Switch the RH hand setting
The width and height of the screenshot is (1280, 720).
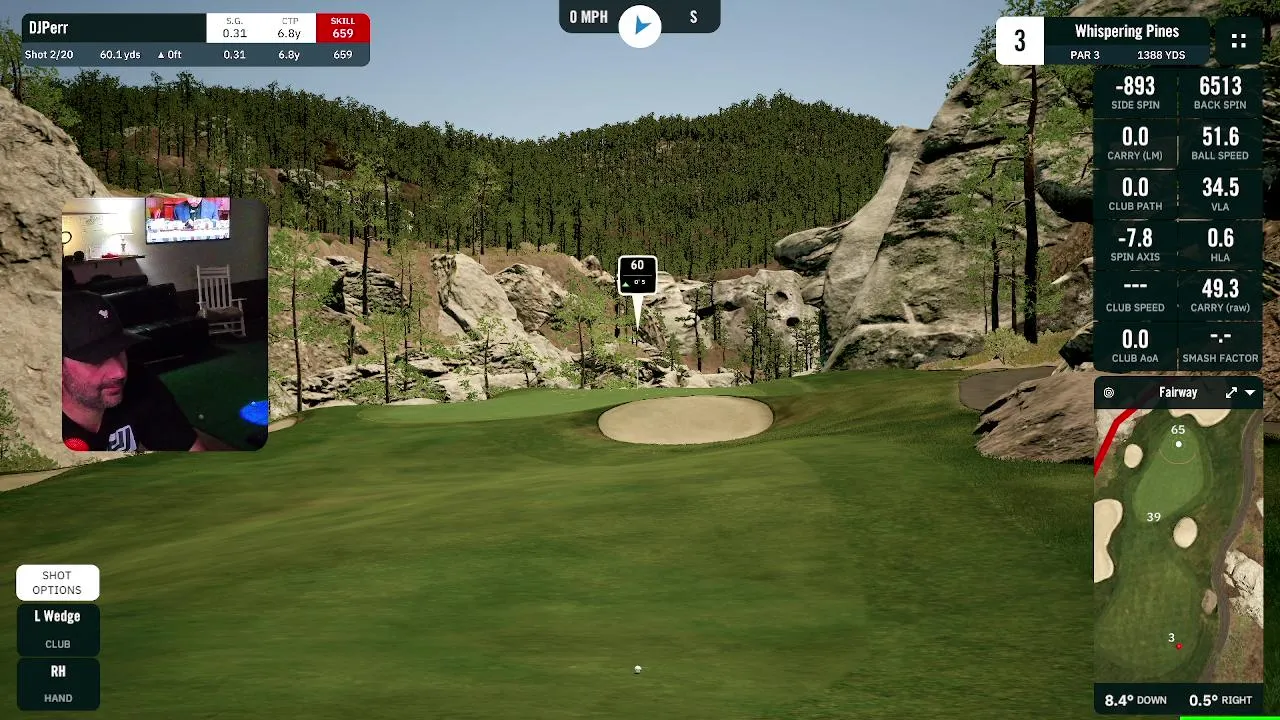(x=57, y=682)
